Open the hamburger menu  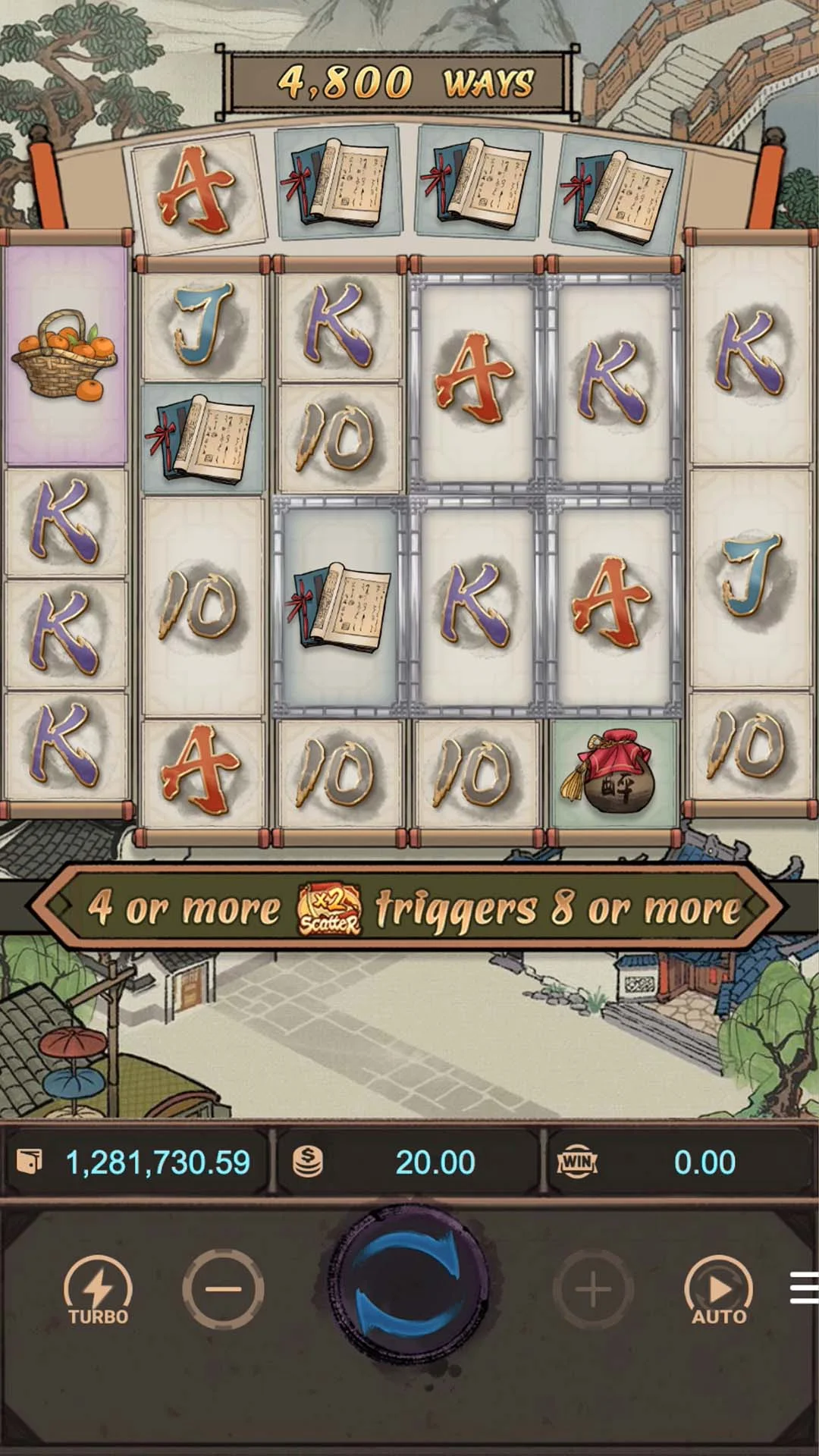tap(804, 1288)
